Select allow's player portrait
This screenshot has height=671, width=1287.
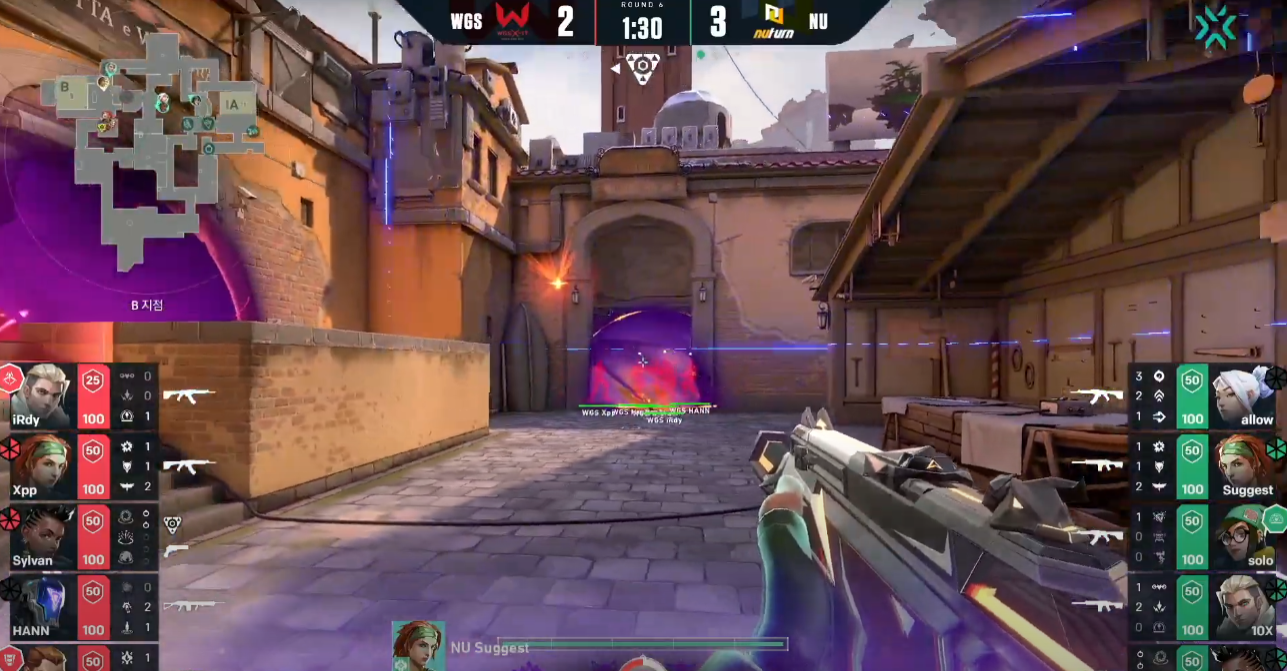(1242, 396)
